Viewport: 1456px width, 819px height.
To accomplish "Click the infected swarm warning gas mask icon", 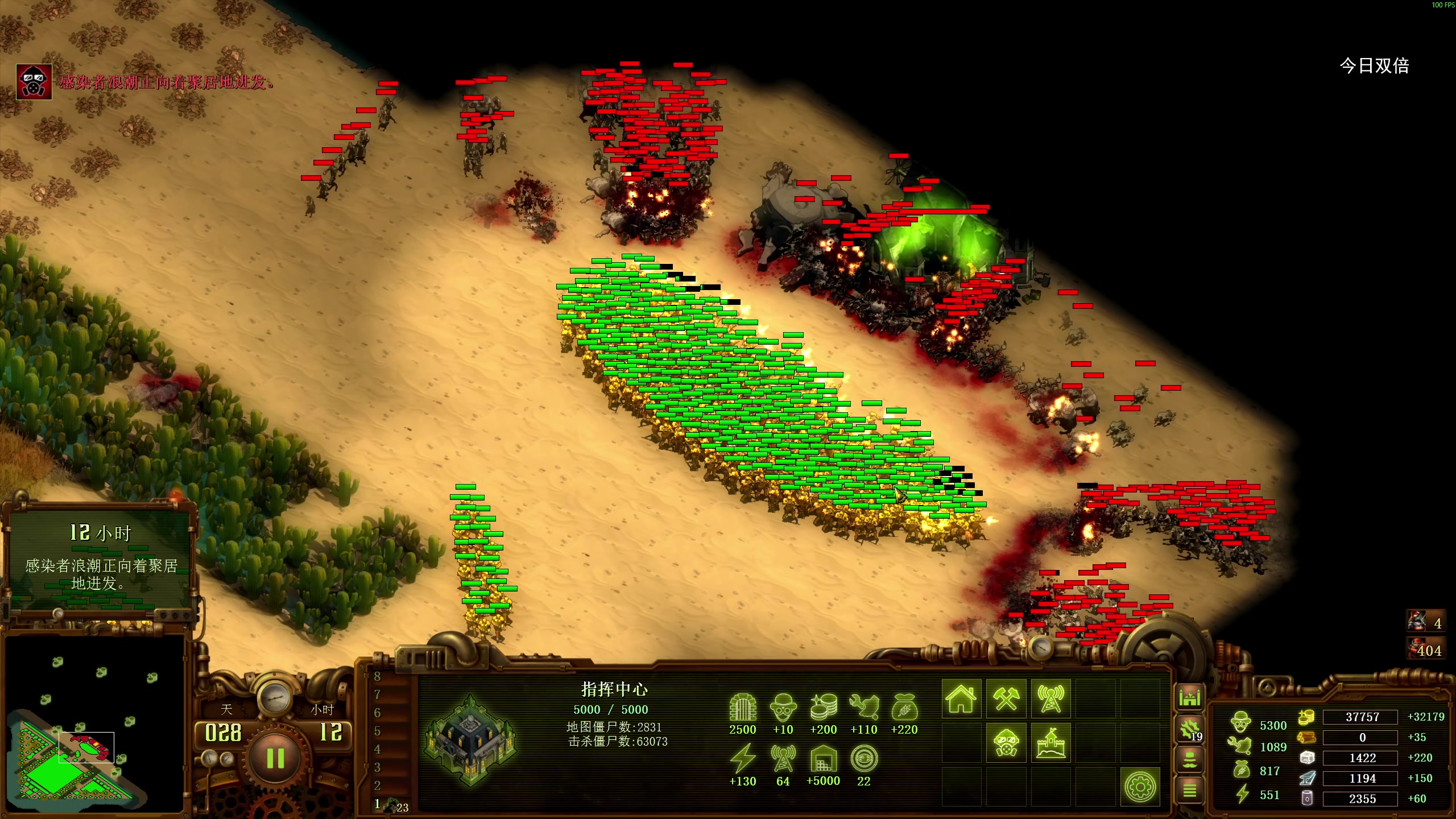I will click(34, 82).
